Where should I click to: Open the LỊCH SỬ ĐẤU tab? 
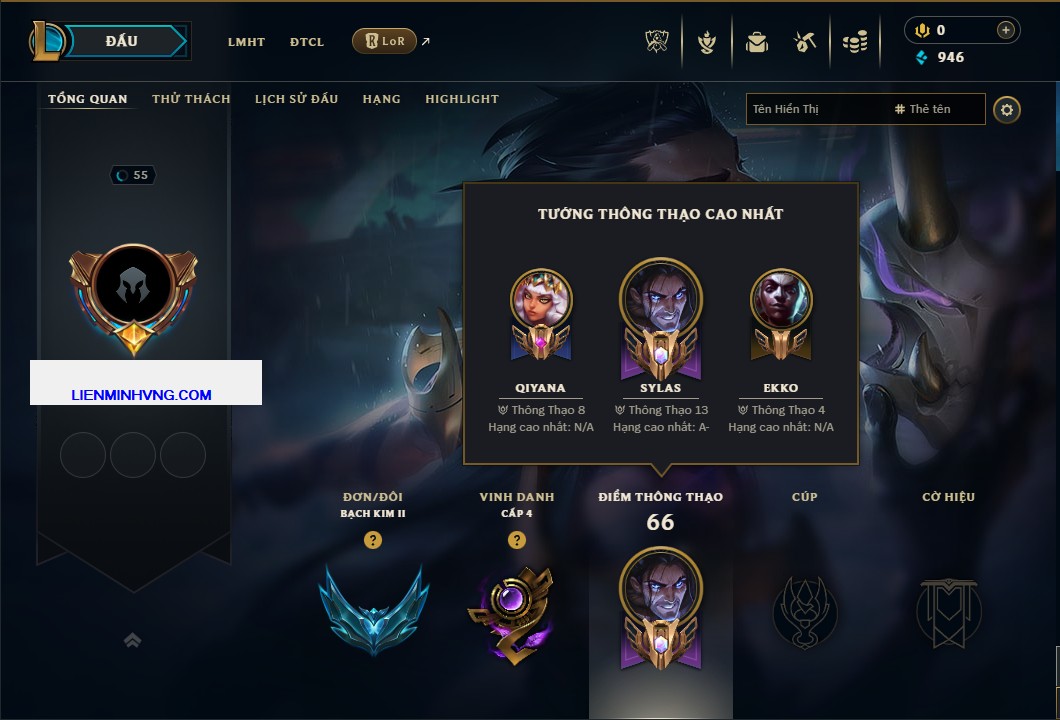coord(296,99)
